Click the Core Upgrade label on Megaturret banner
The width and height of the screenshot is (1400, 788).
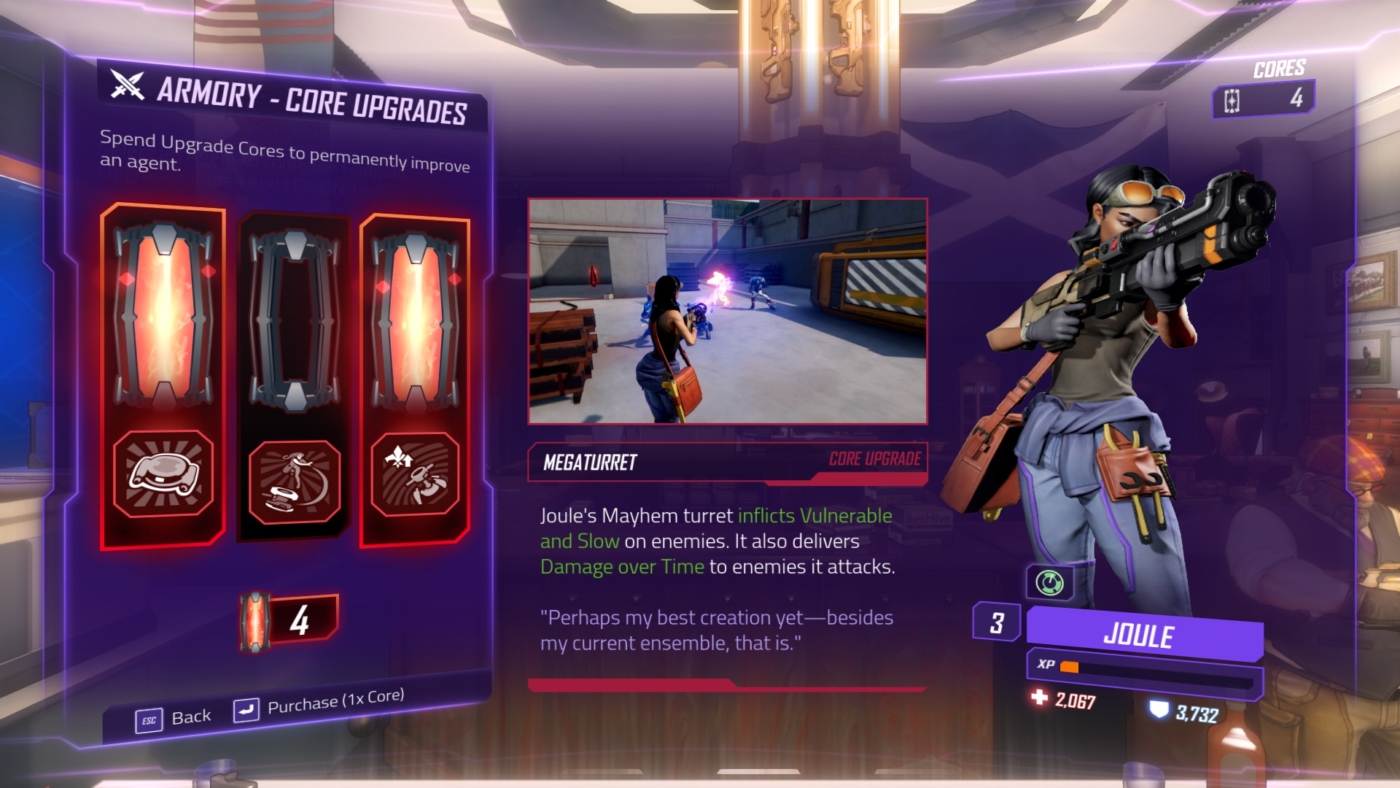point(877,461)
